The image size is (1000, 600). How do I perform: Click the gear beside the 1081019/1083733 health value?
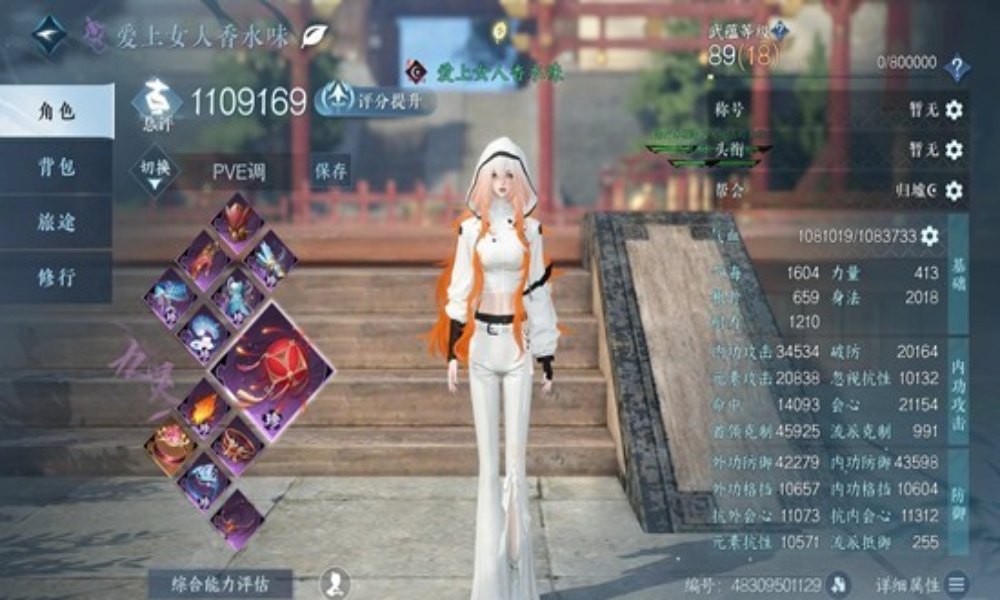[930, 236]
